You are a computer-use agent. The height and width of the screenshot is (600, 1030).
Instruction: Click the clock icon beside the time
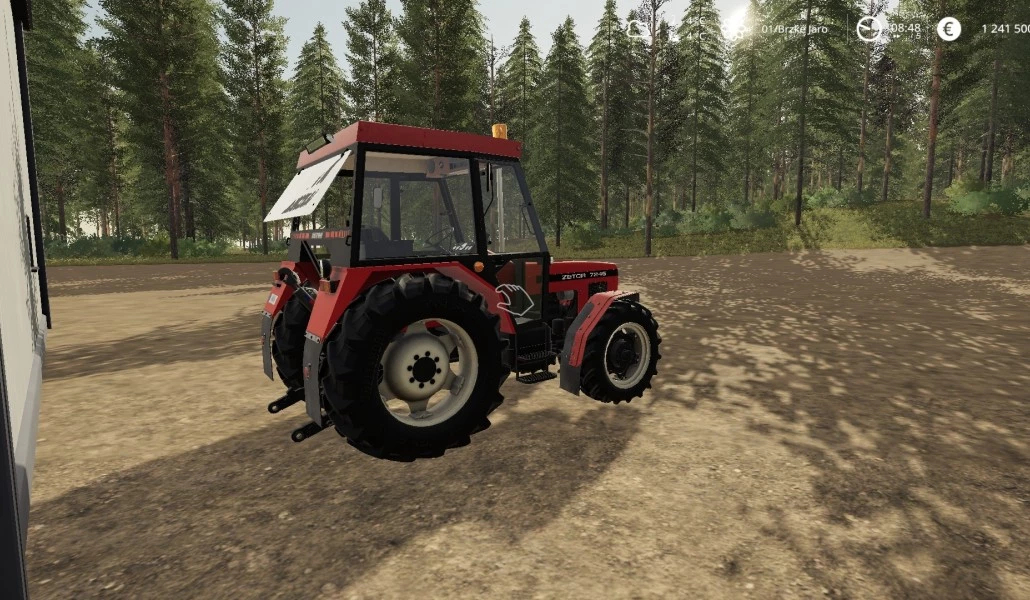pos(870,29)
